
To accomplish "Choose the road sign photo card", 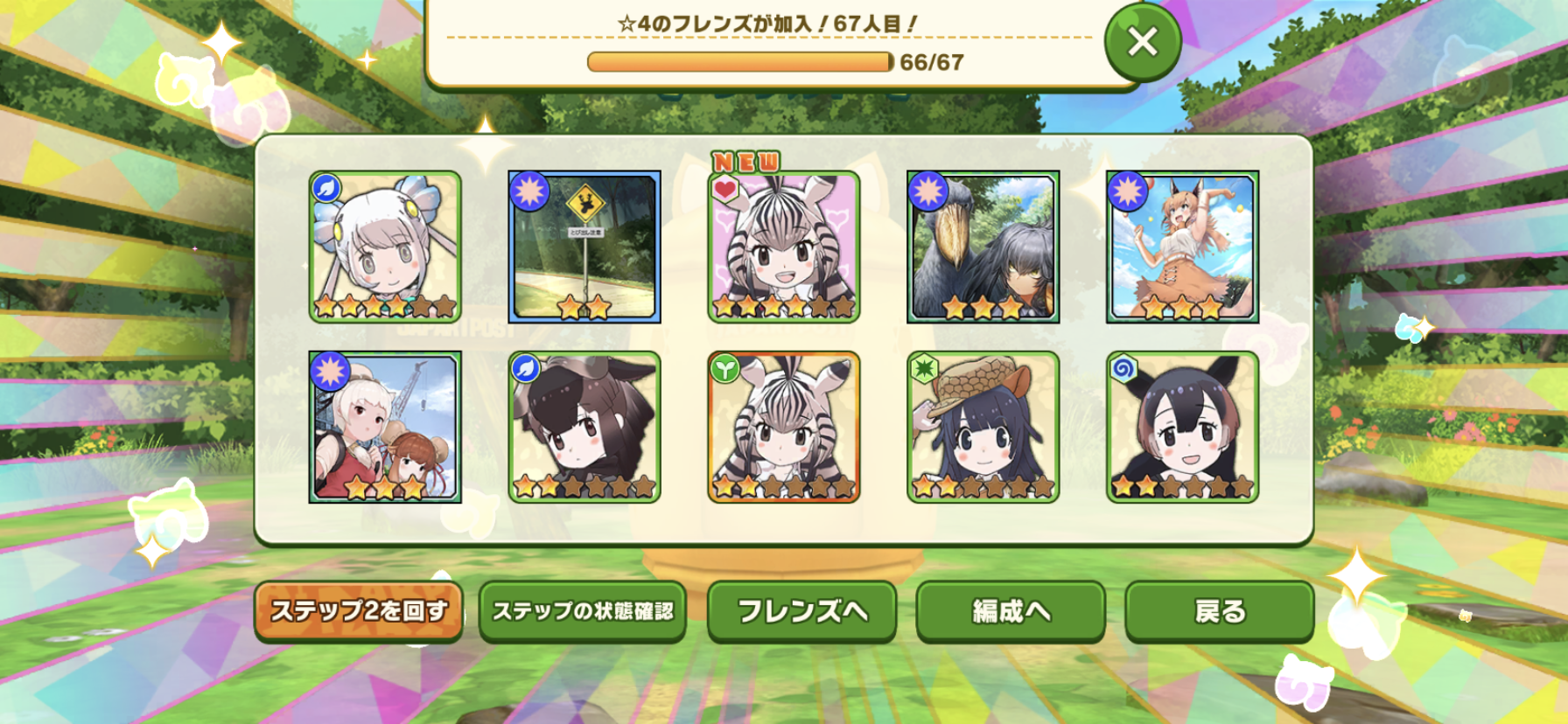I will pos(584,247).
